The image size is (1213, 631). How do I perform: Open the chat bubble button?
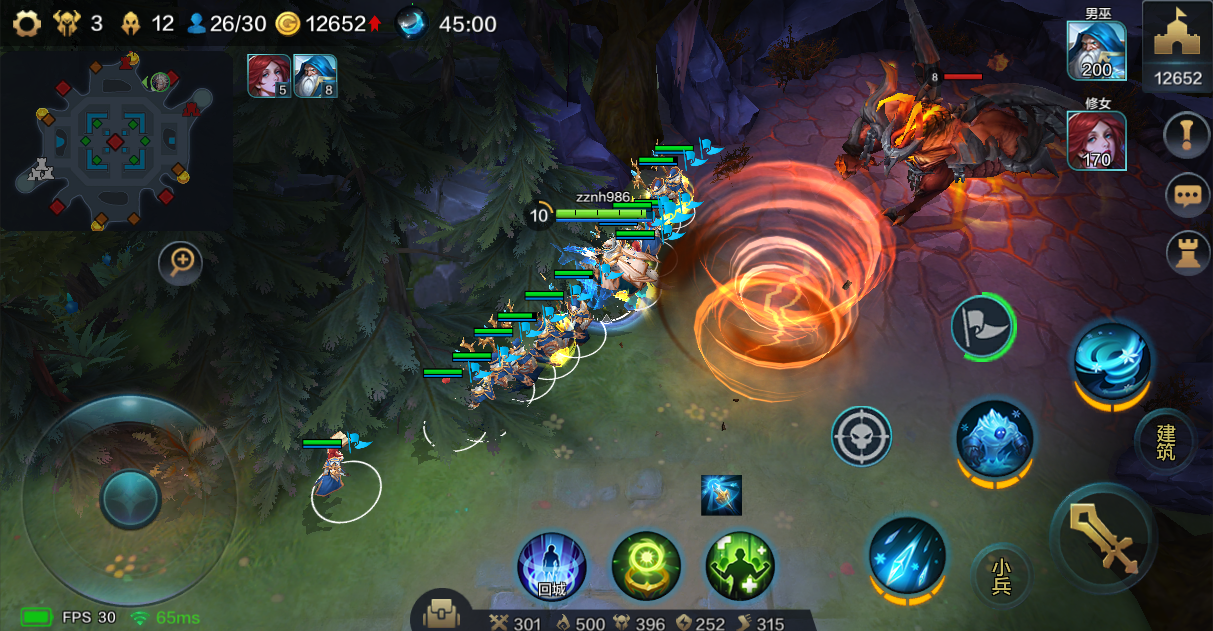[x=1188, y=194]
